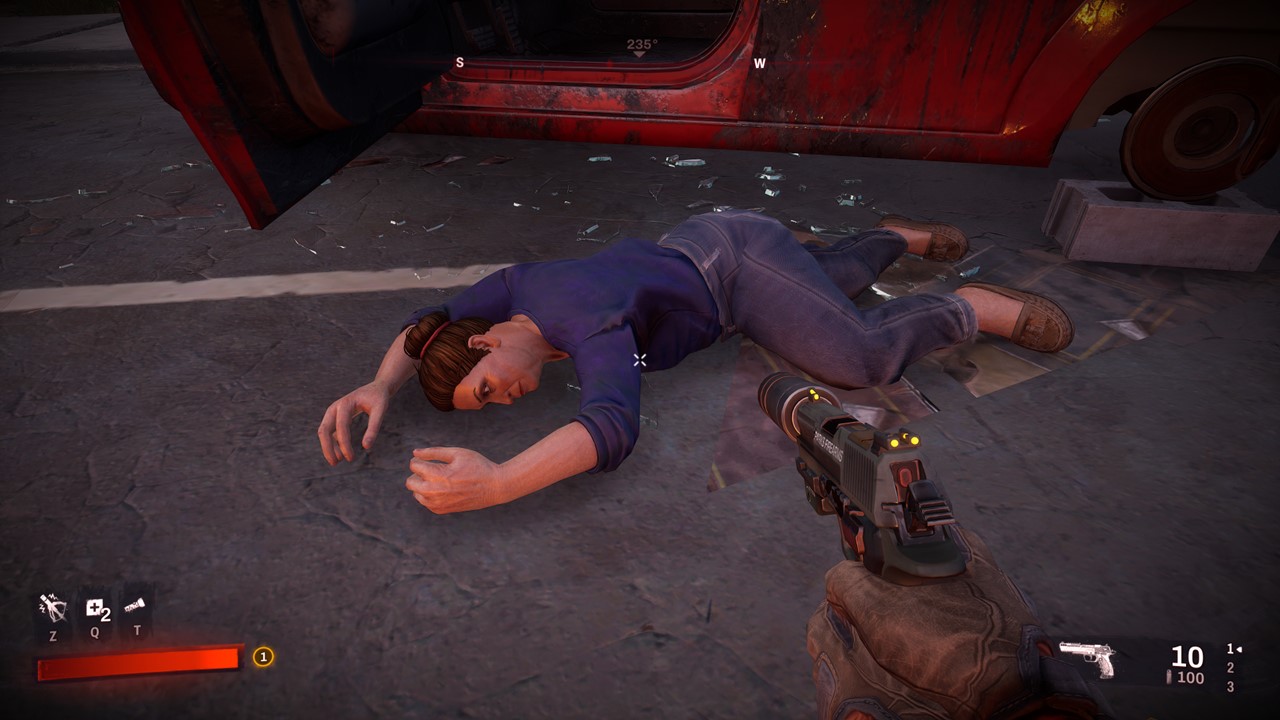Toggle the flashlight icon
The width and height of the screenshot is (1280, 720).
pos(136,606)
